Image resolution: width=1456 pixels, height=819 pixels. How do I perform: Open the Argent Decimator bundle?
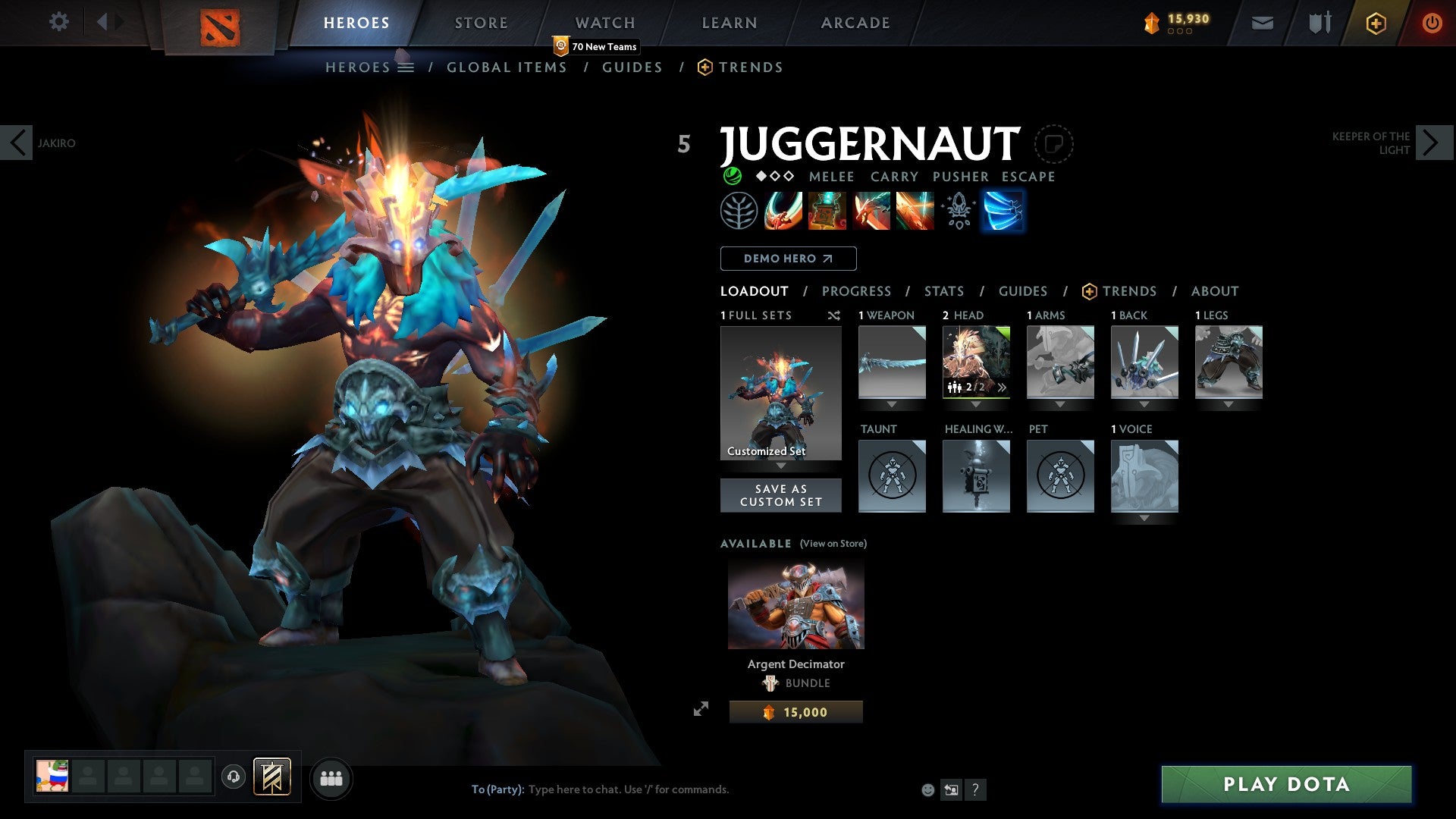point(795,605)
